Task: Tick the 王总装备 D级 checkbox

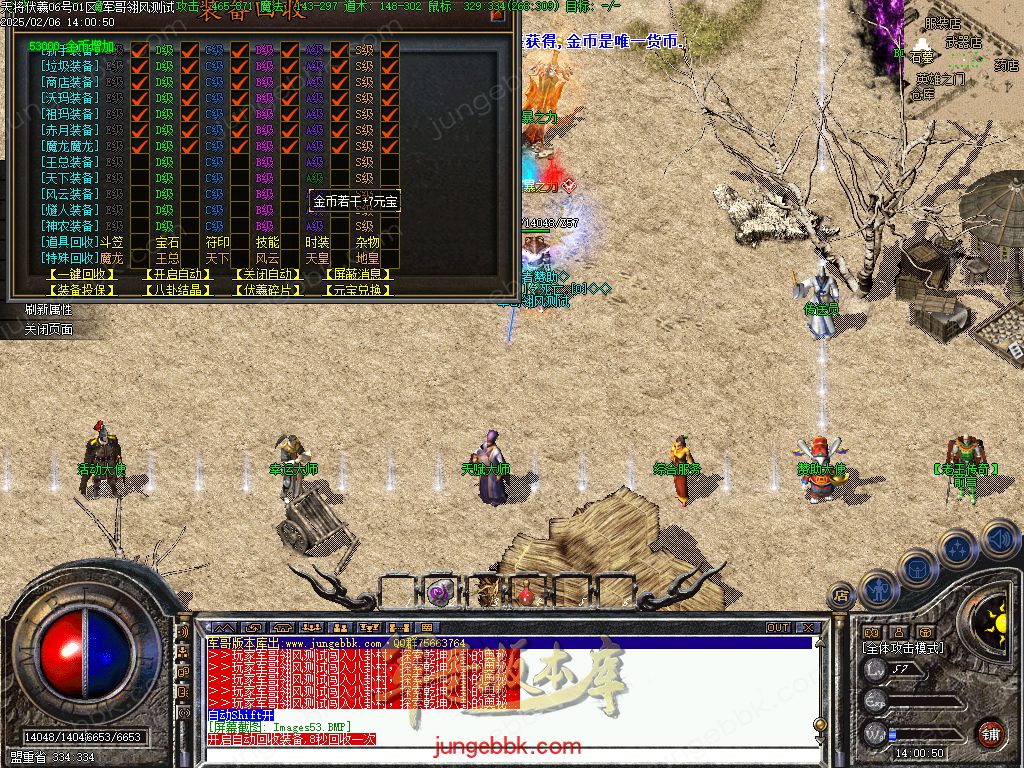Action: tap(190, 162)
